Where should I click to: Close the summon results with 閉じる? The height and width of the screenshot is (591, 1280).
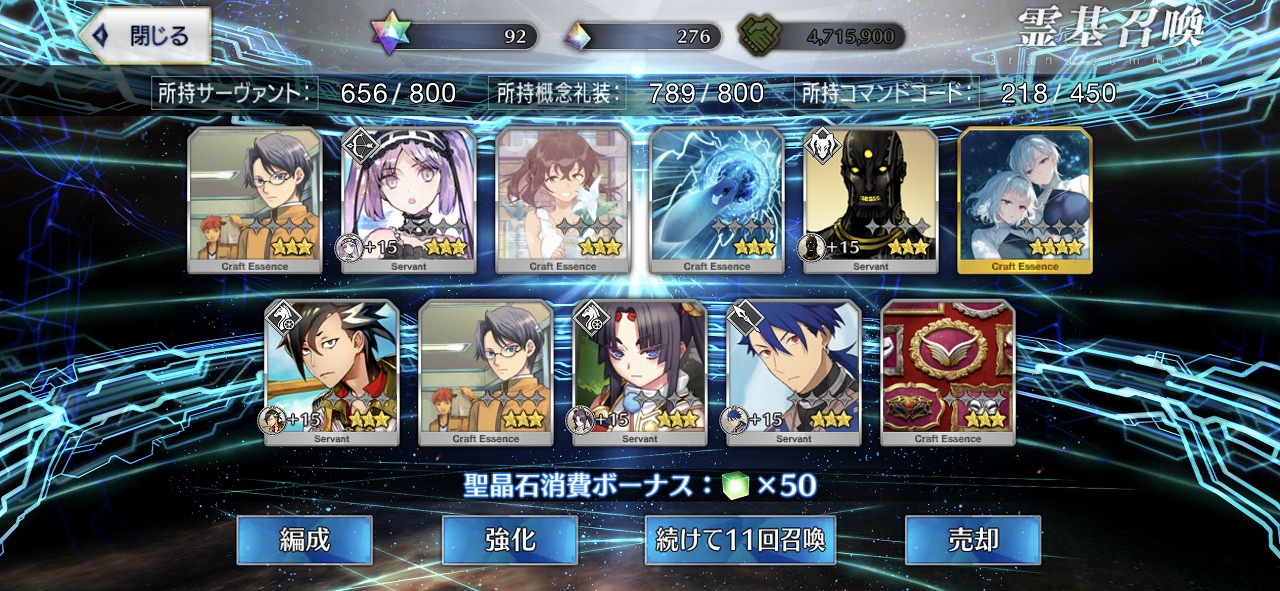point(145,36)
